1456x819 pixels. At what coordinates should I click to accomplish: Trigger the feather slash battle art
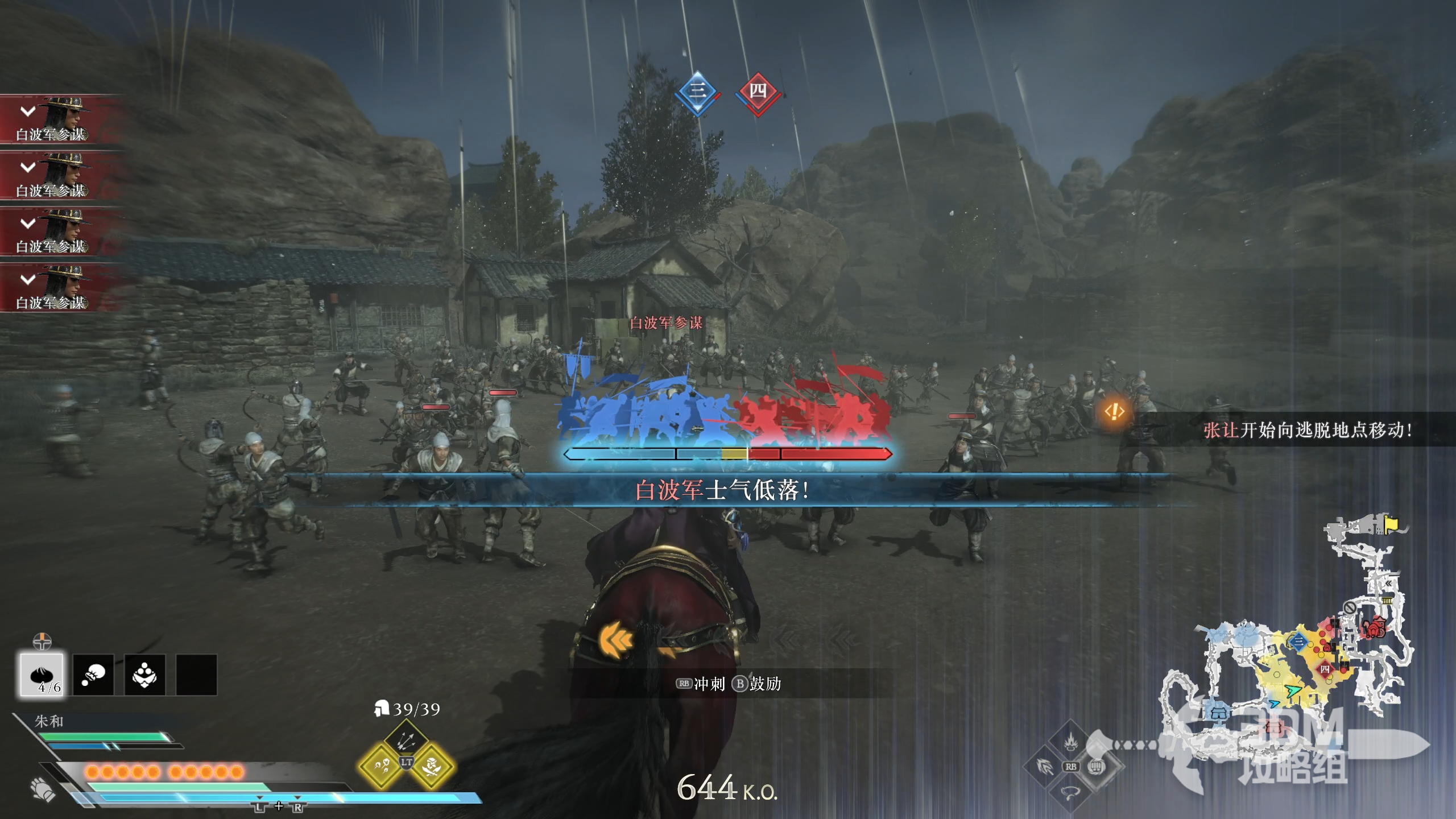tap(1045, 767)
